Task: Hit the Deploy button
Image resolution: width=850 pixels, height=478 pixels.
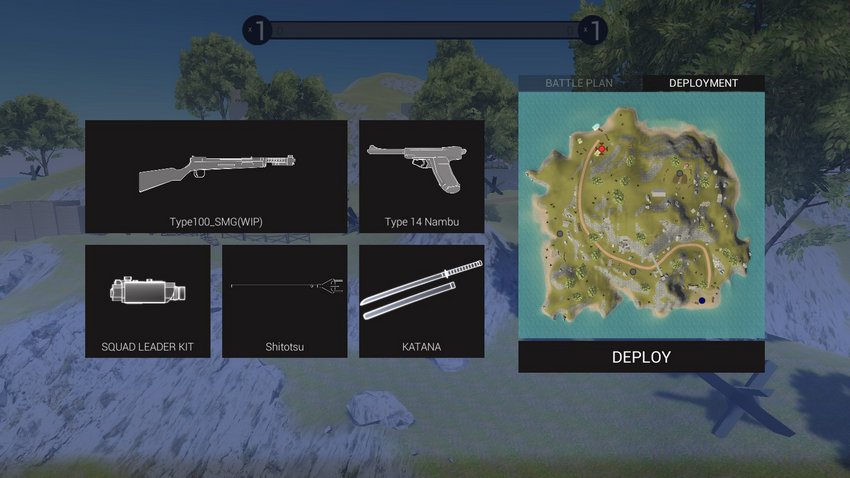Action: [x=641, y=357]
